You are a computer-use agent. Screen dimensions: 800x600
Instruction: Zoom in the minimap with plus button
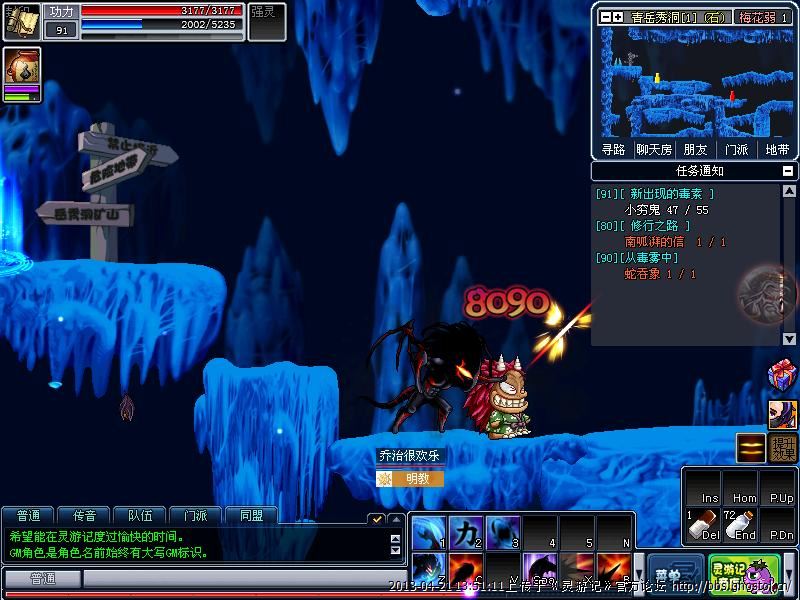pos(620,17)
